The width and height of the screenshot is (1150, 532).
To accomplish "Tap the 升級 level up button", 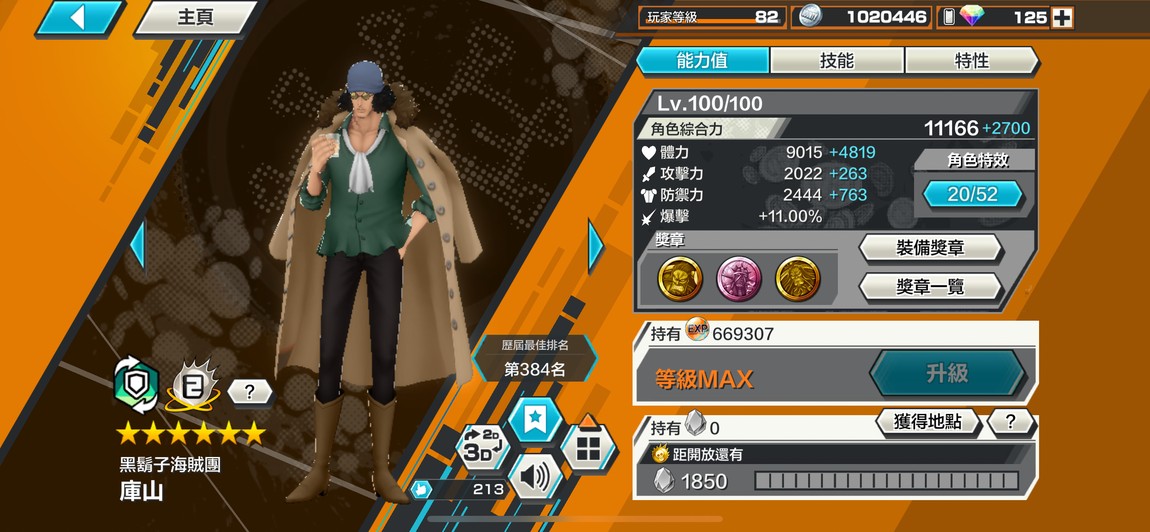I will coord(946,373).
